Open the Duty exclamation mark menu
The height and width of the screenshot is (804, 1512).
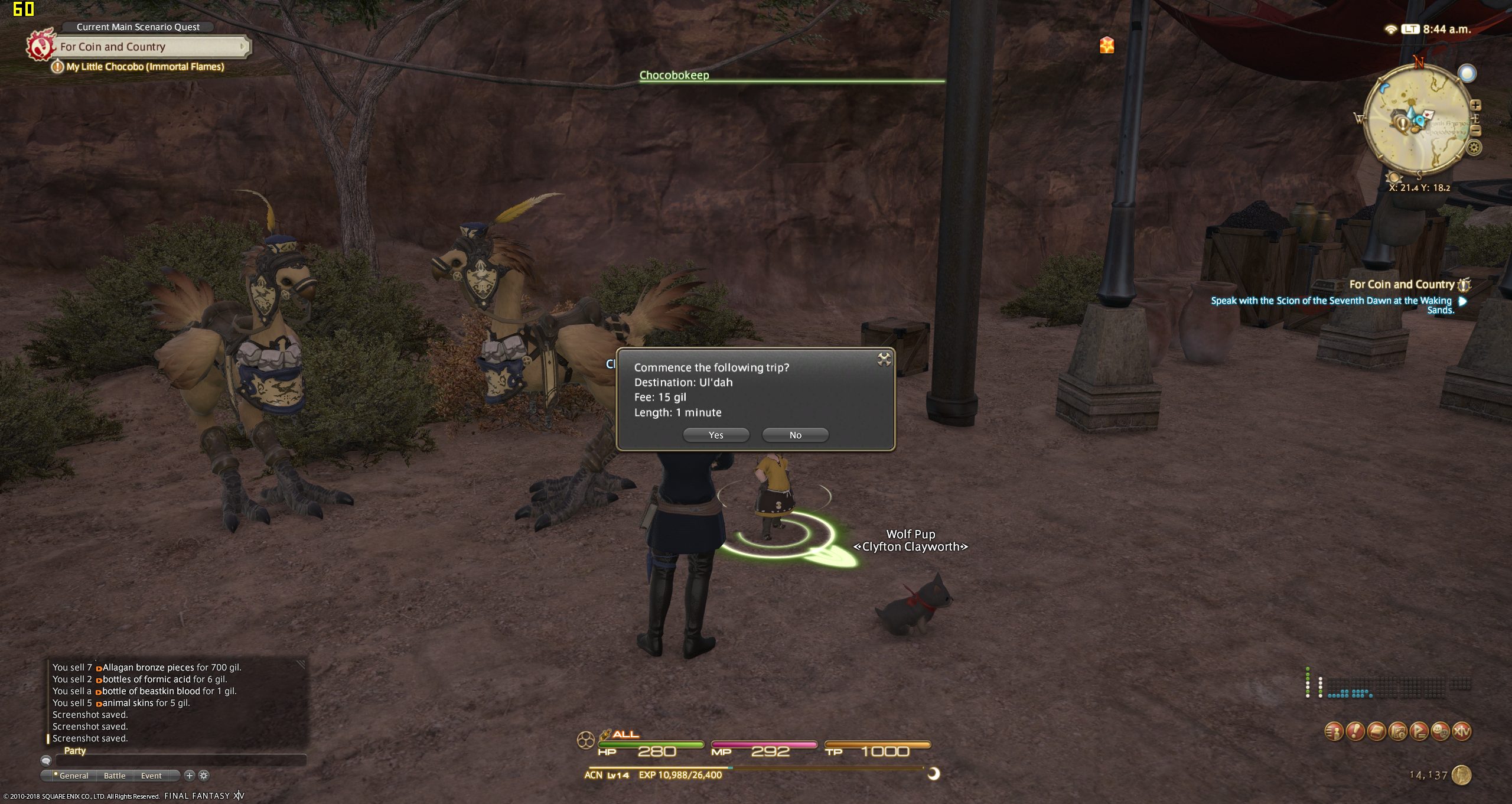(1355, 732)
